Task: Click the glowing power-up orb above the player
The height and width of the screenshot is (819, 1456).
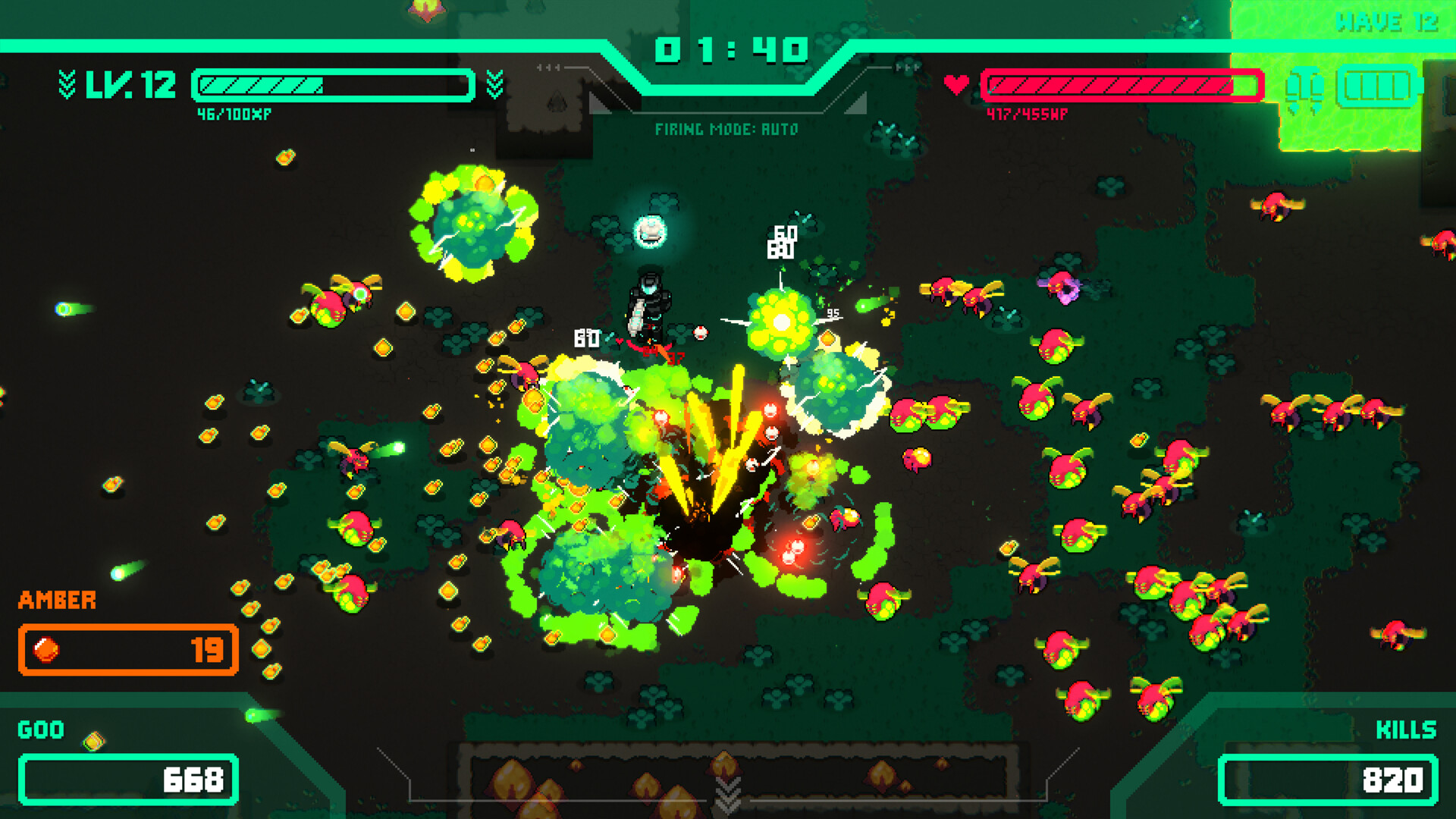Action: [x=648, y=233]
